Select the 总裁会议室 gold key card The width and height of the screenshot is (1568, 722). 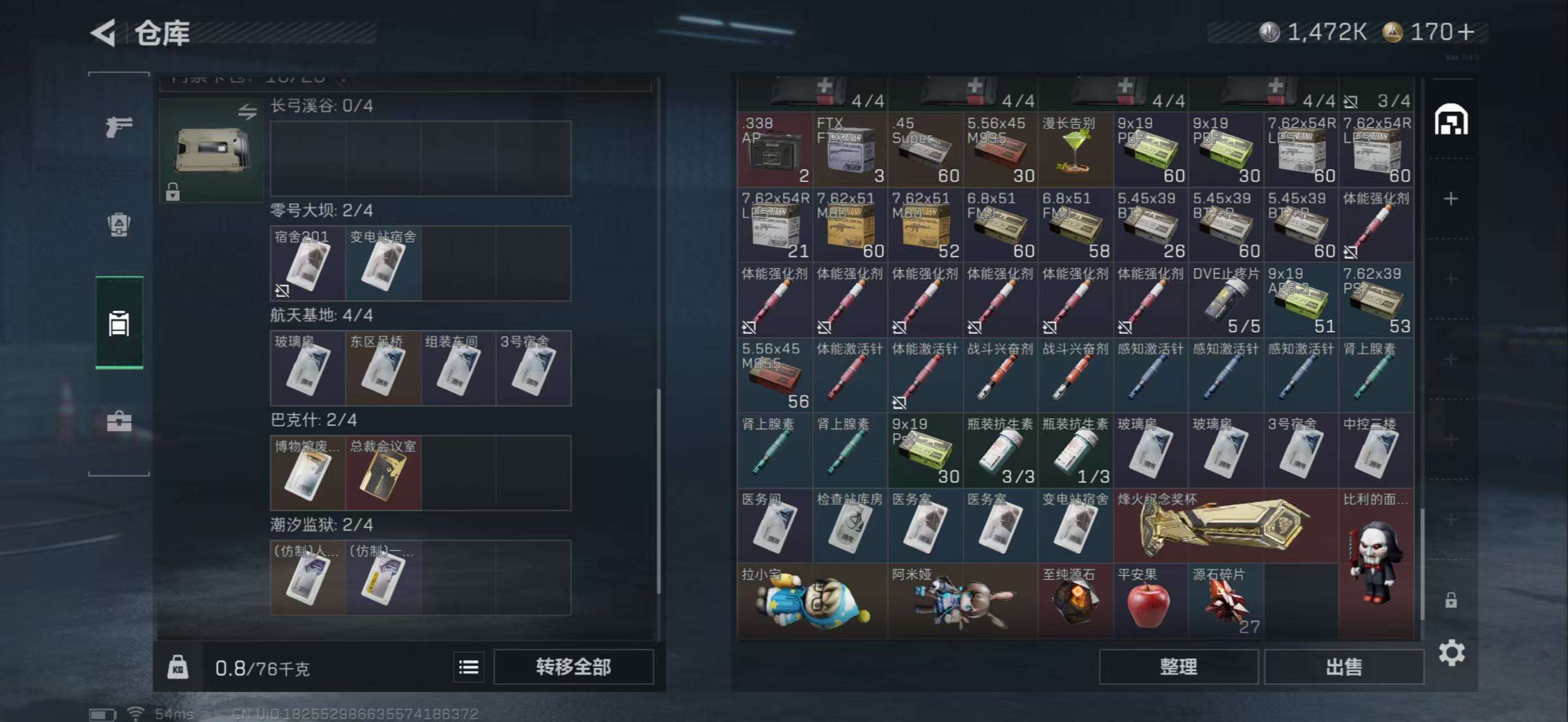pos(383,473)
